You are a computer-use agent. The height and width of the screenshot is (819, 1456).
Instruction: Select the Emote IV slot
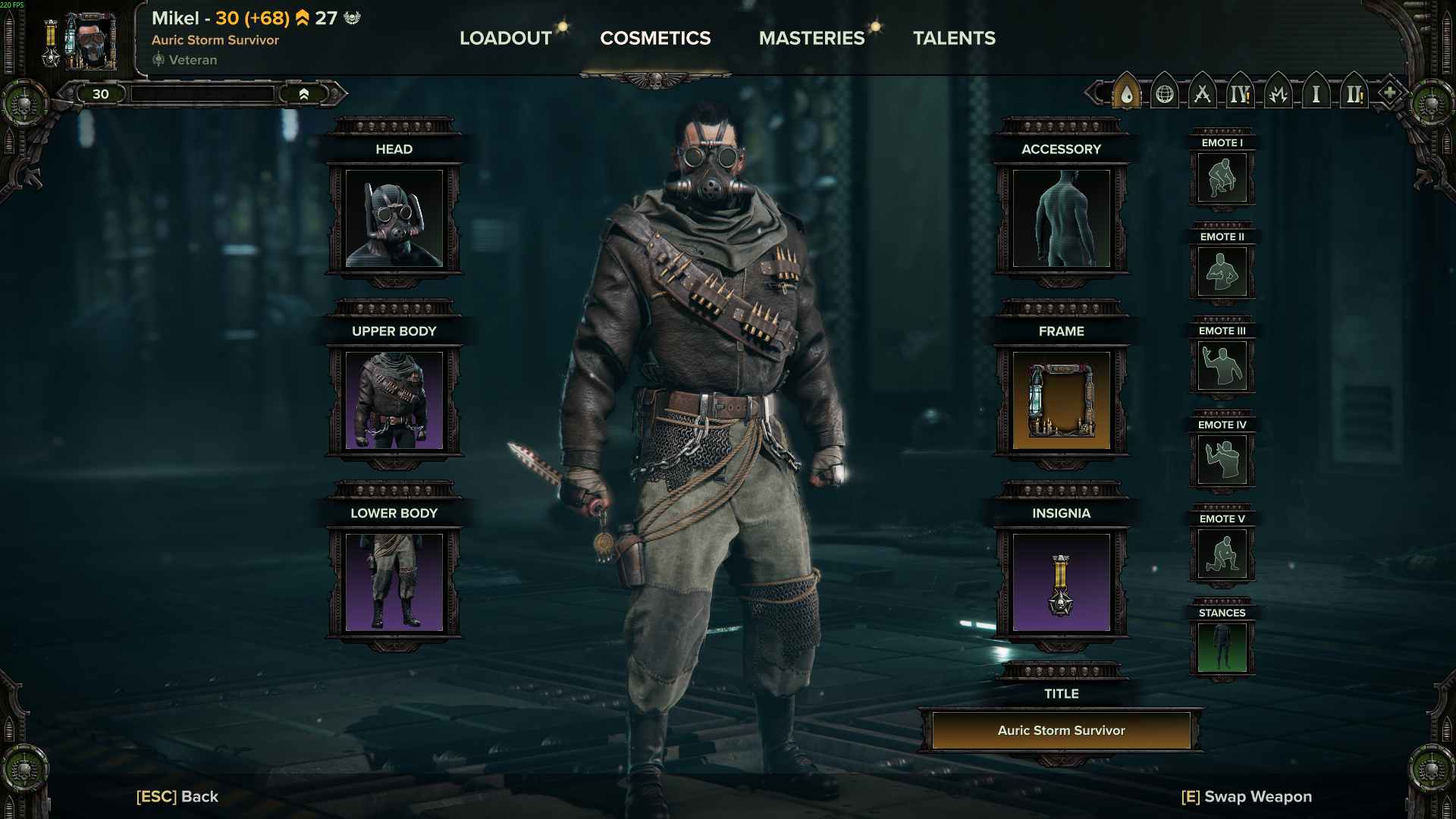[x=1222, y=460]
